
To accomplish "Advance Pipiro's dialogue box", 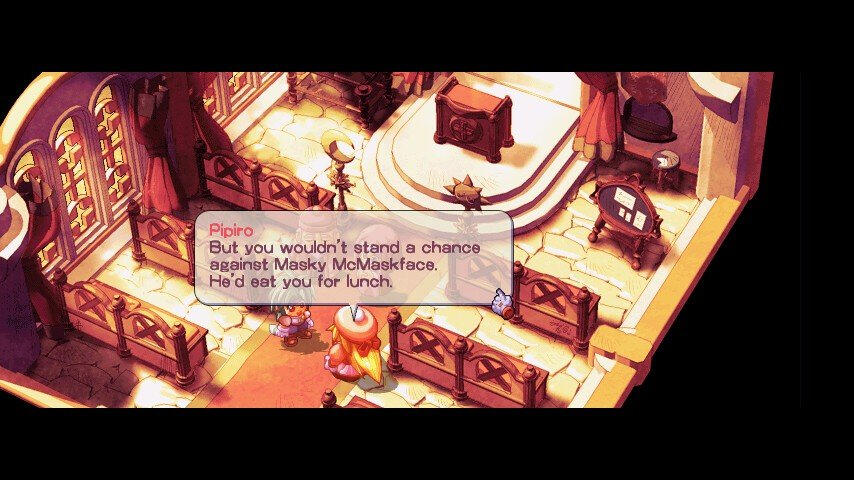I will pos(353,257).
